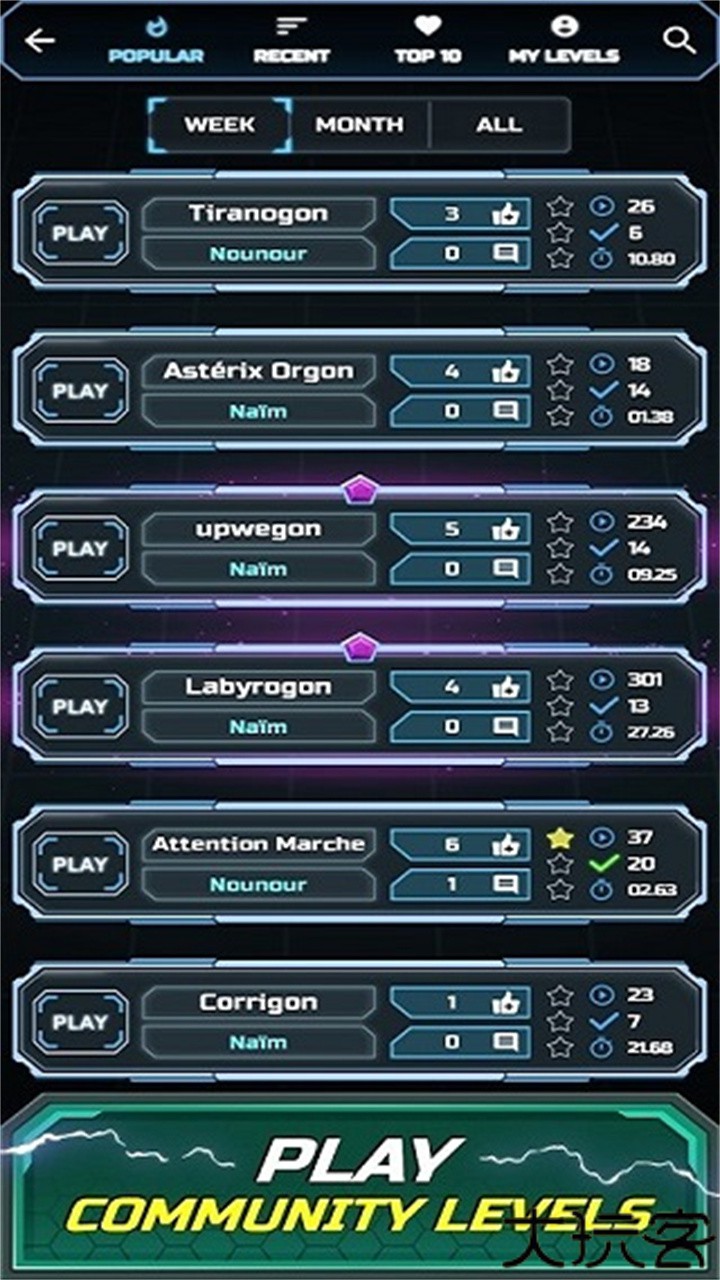Select the Week filter
This screenshot has height=1280, width=720.
[220, 125]
